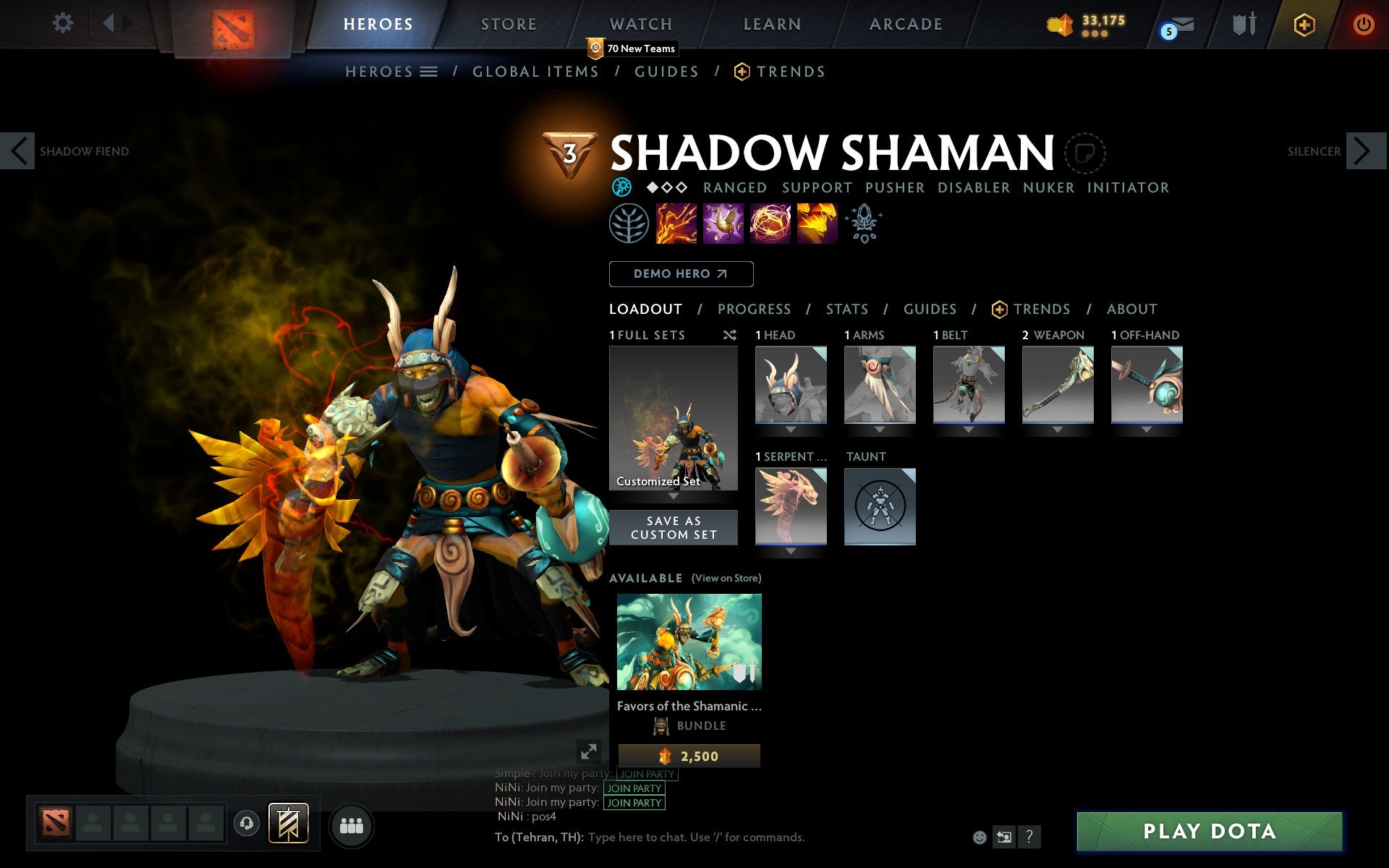This screenshot has width=1389, height=868.
Task: Open the settings gear
Action: 64,24
